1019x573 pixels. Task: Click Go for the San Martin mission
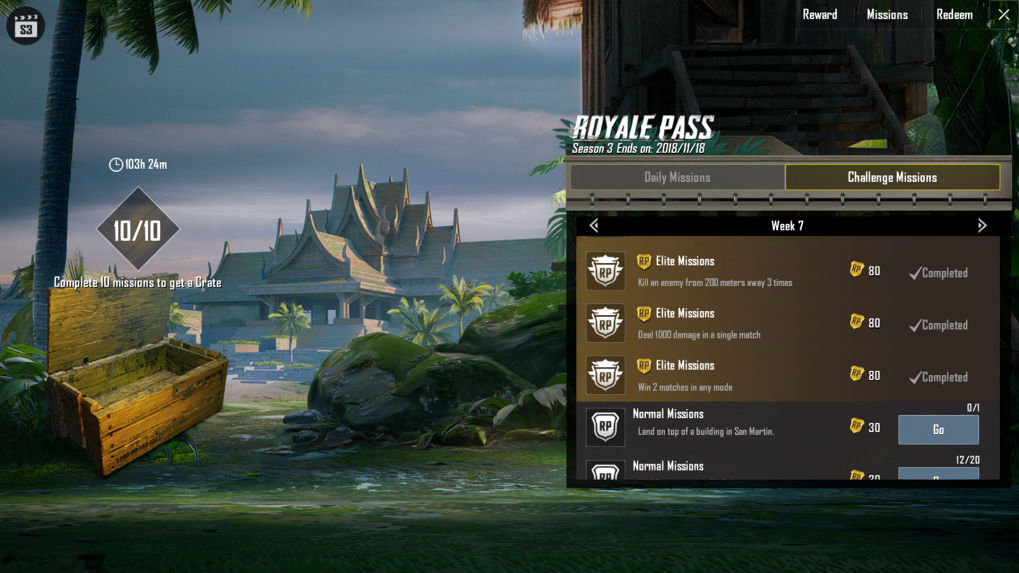click(x=938, y=429)
